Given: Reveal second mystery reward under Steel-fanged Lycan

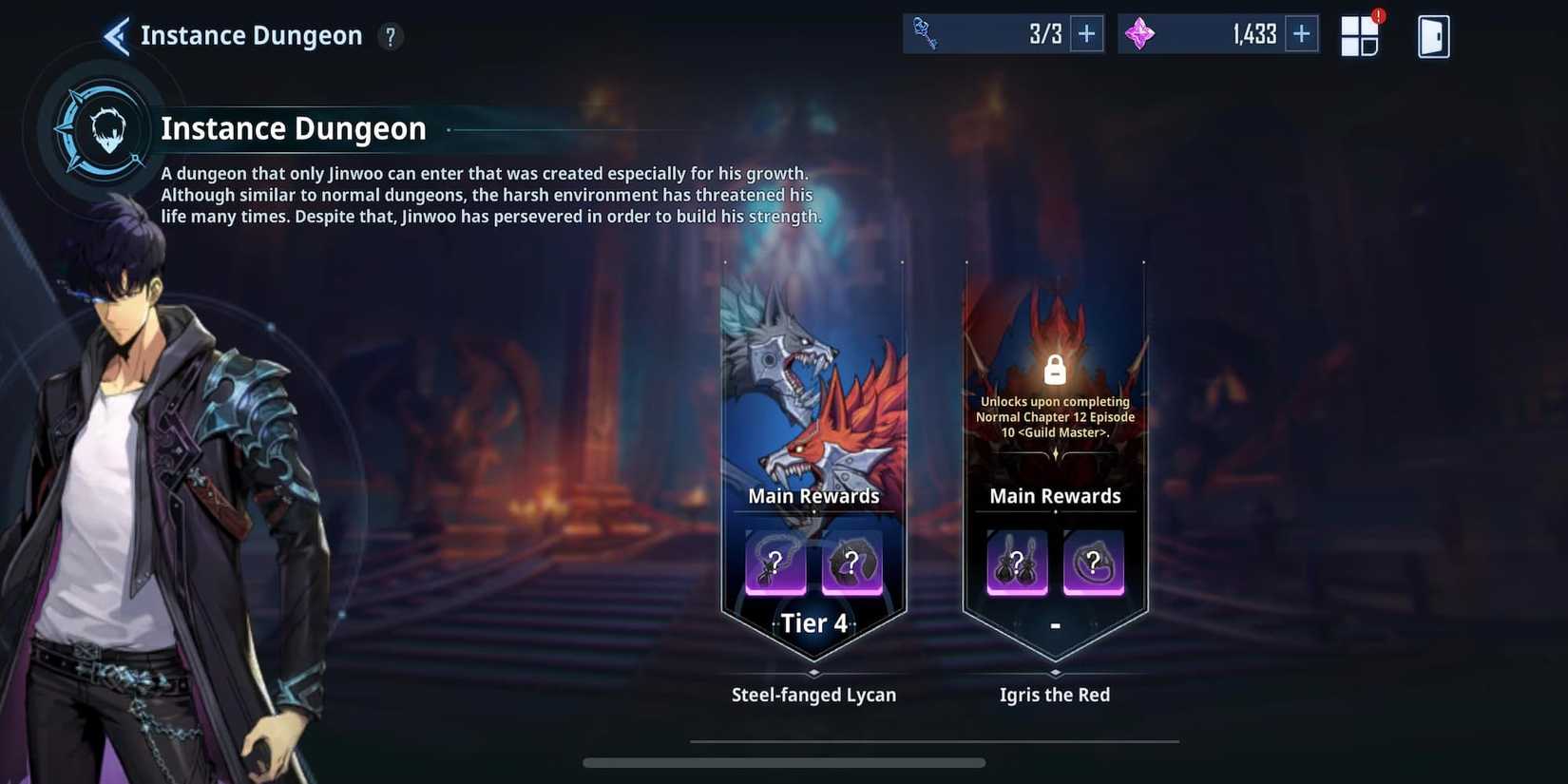Looking at the screenshot, I should point(852,564).
